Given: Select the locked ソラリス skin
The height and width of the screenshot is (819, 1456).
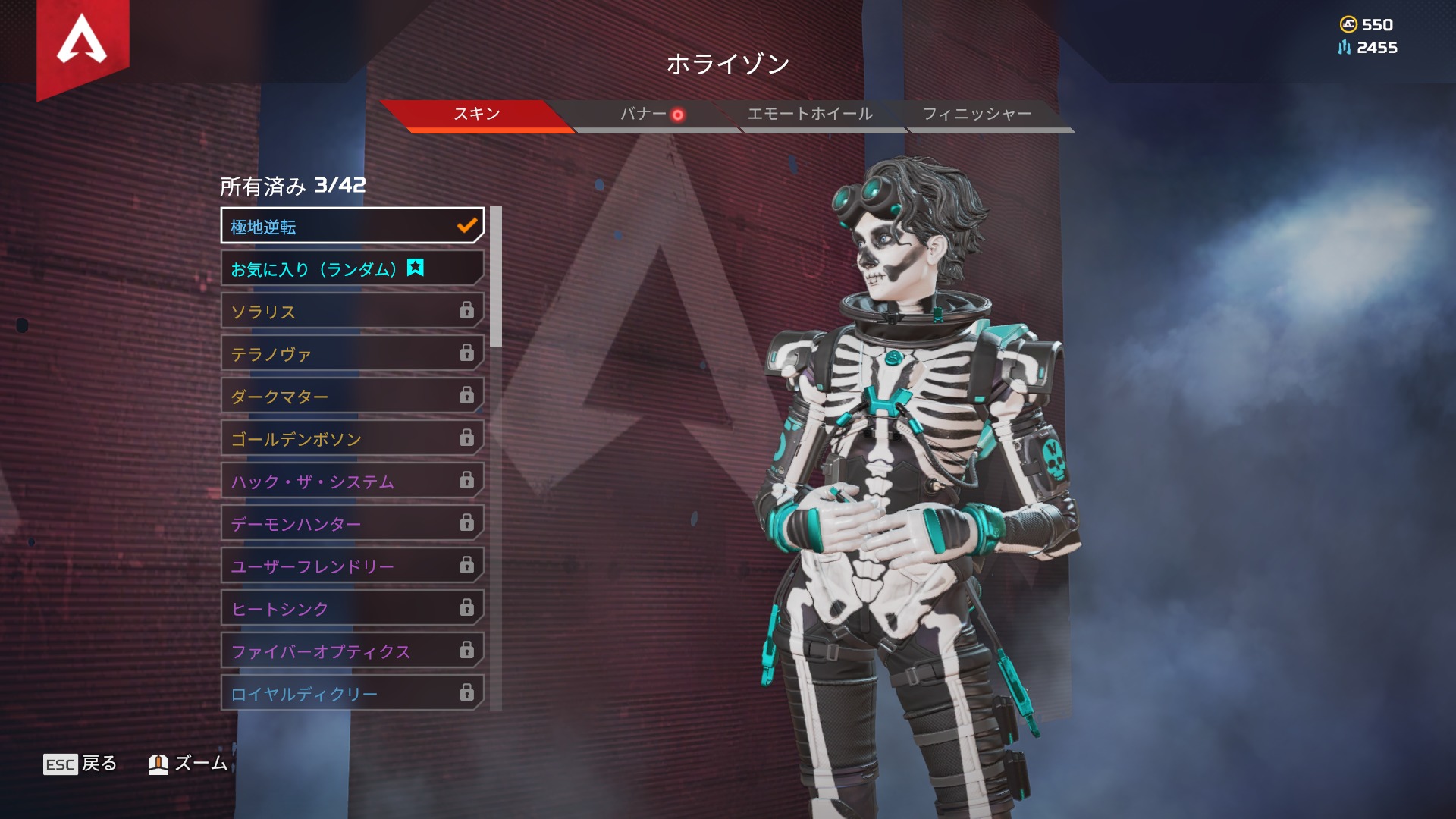Looking at the screenshot, I should (x=352, y=311).
